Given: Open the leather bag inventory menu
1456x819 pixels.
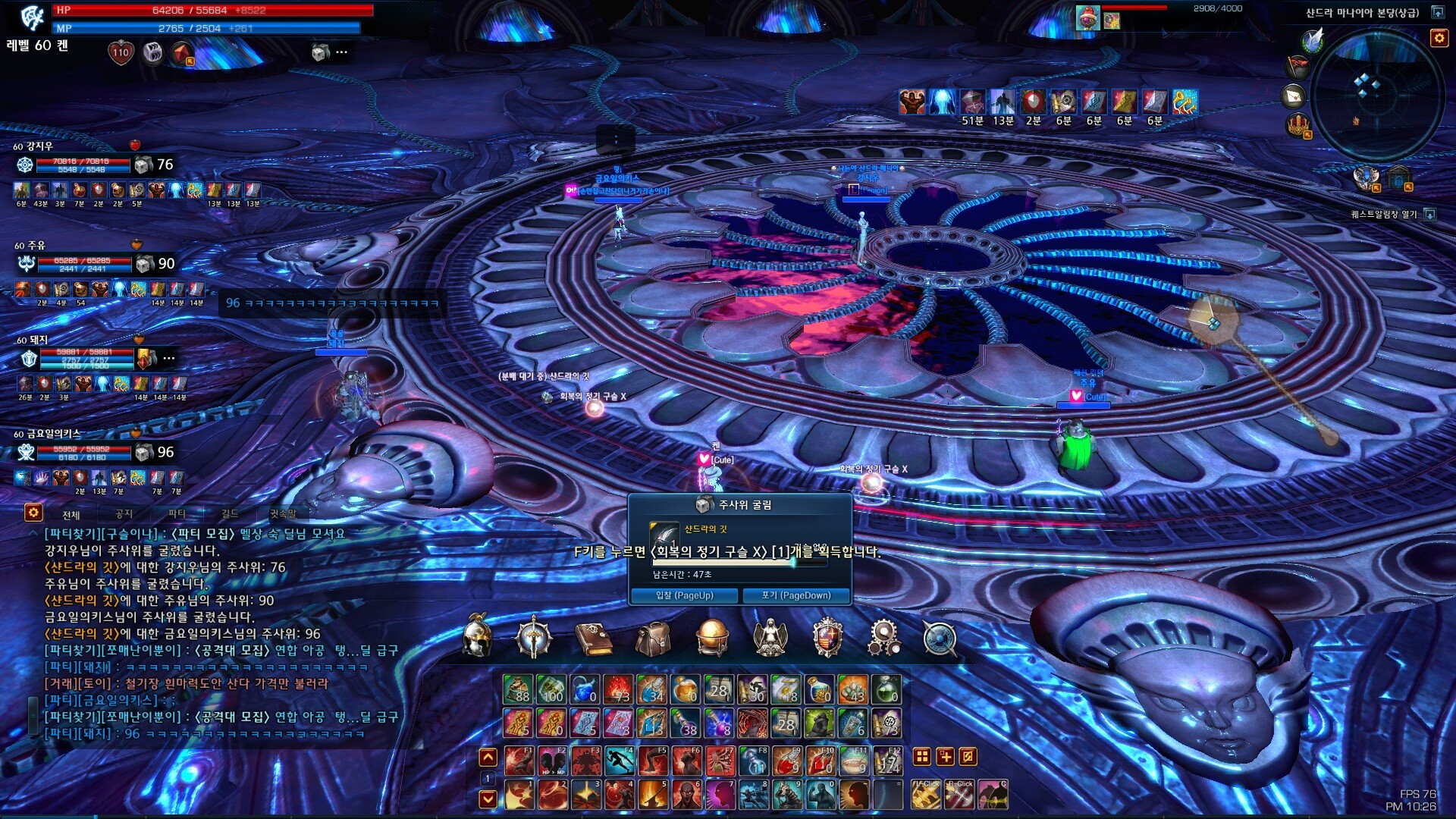Looking at the screenshot, I should coord(652,639).
